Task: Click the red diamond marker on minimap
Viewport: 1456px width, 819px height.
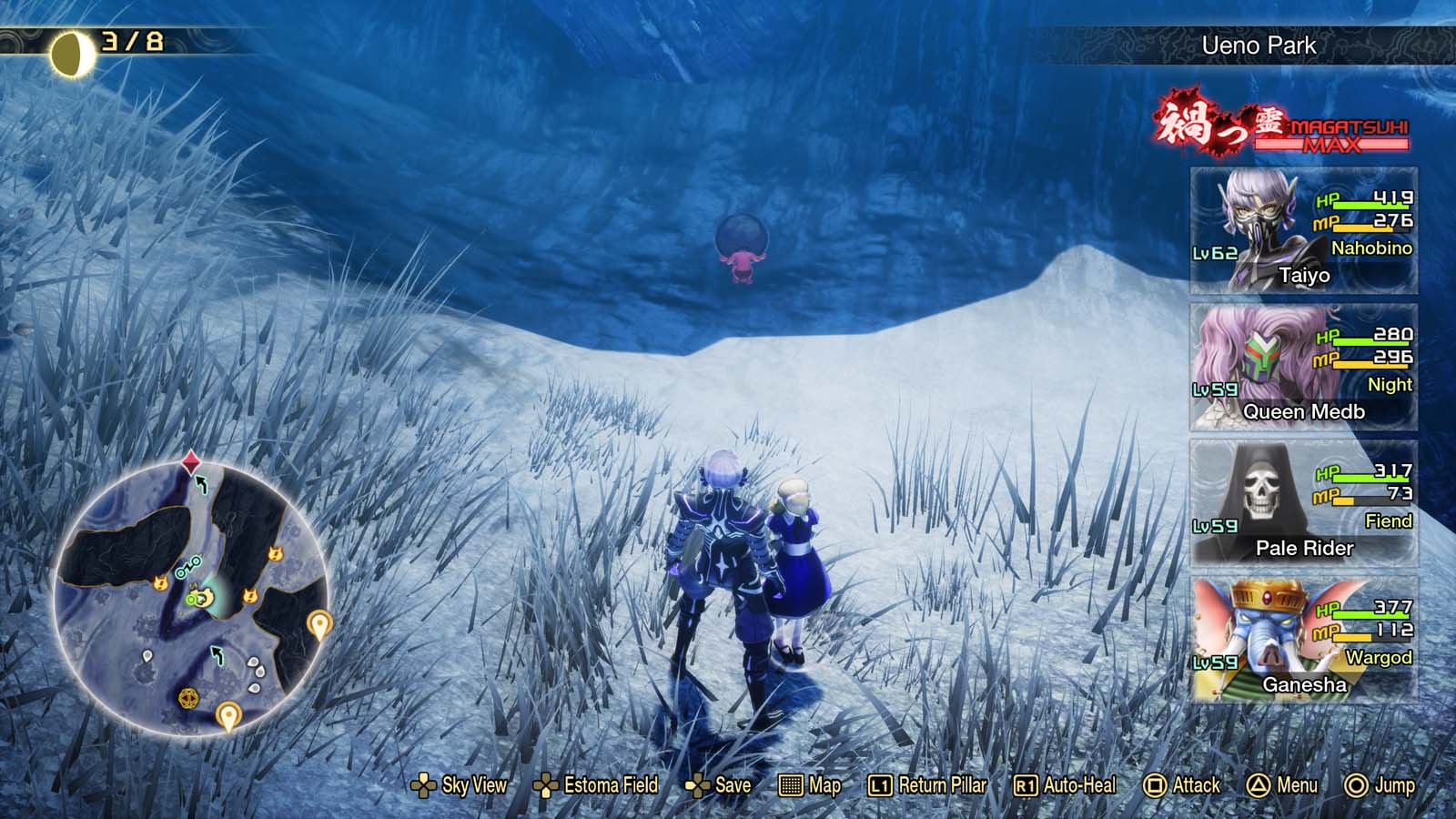Action: pyautogui.click(x=191, y=460)
